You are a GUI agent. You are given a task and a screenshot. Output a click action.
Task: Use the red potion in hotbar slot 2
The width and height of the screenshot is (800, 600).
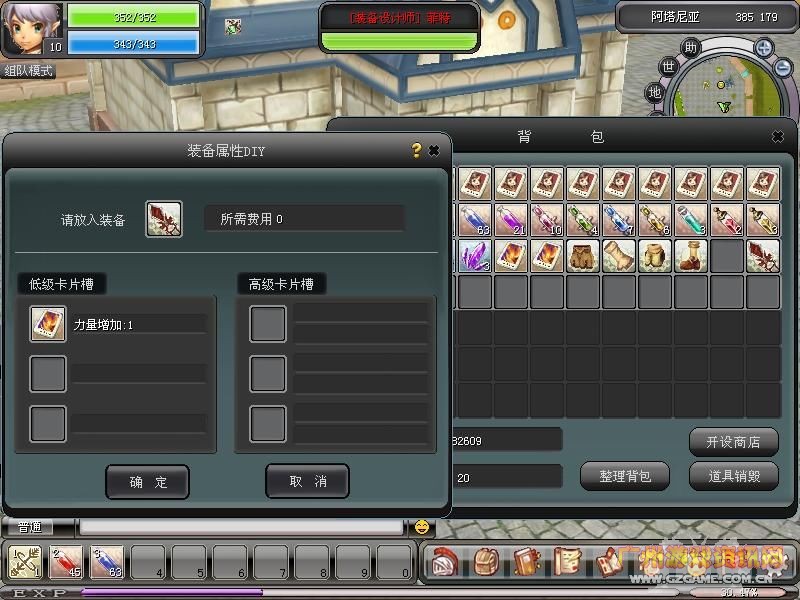(x=66, y=563)
